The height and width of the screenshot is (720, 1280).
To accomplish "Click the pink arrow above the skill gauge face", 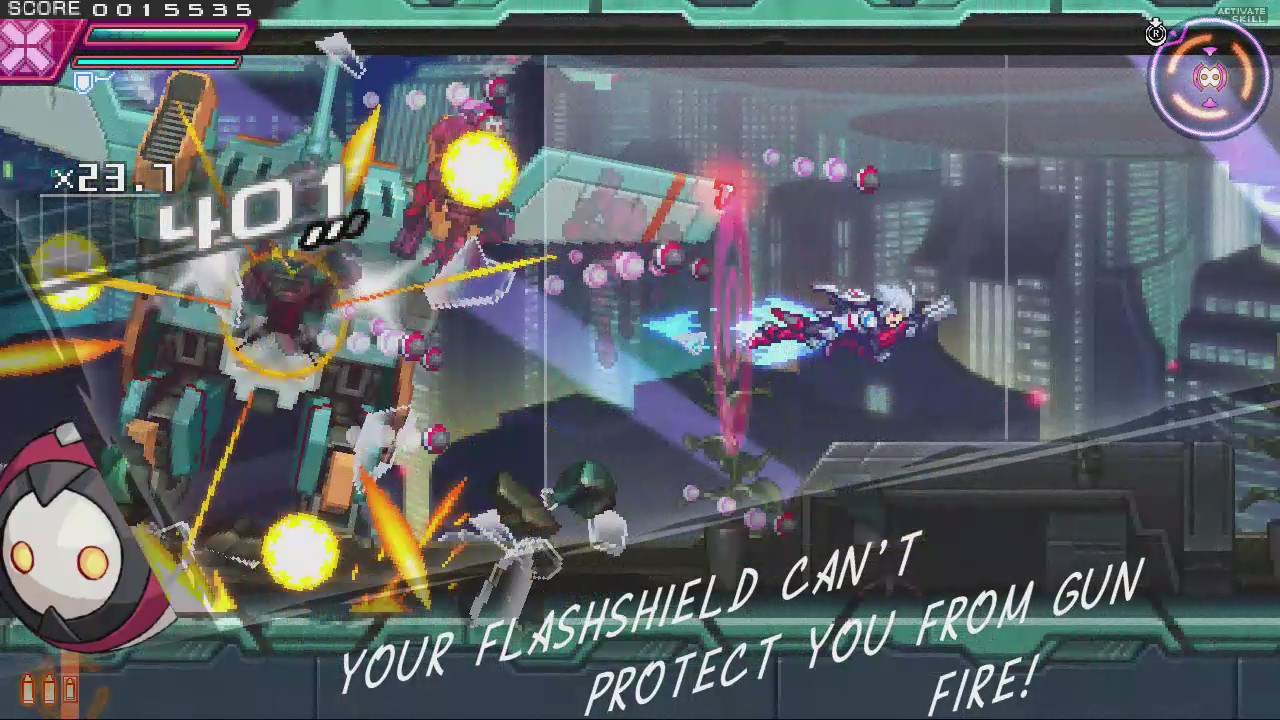I will (x=1209, y=50).
